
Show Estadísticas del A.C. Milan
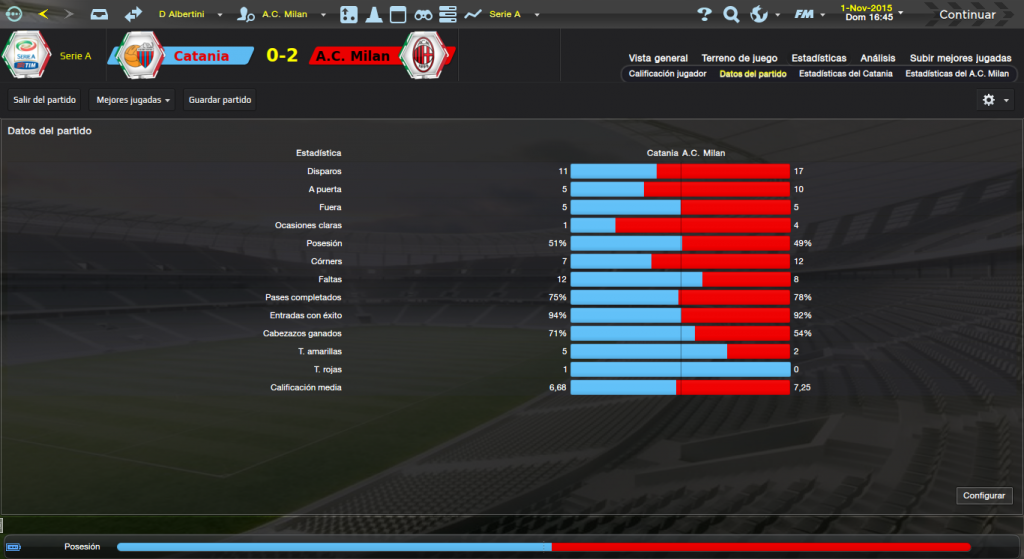click(956, 74)
